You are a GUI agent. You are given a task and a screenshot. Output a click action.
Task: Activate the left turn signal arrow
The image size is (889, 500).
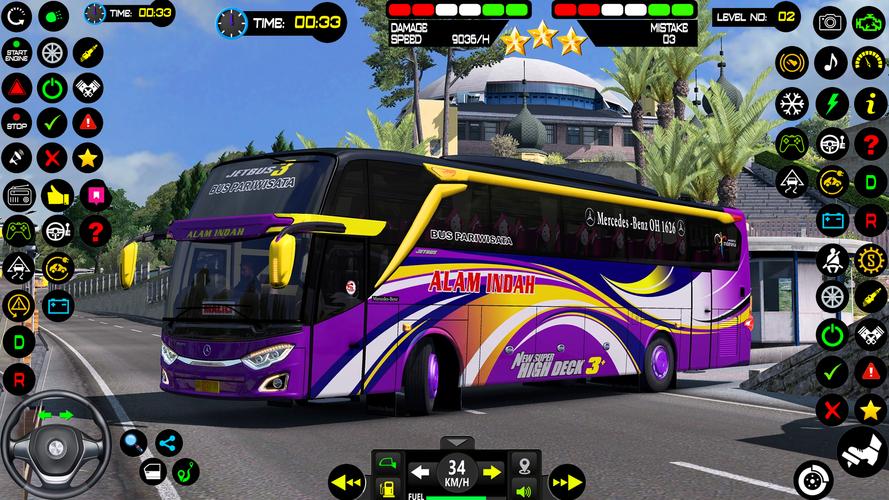coord(421,470)
